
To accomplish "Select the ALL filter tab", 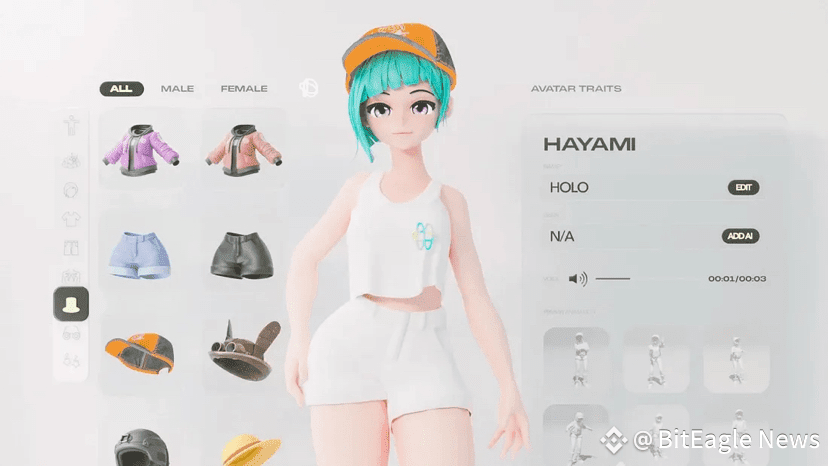I will click(121, 89).
